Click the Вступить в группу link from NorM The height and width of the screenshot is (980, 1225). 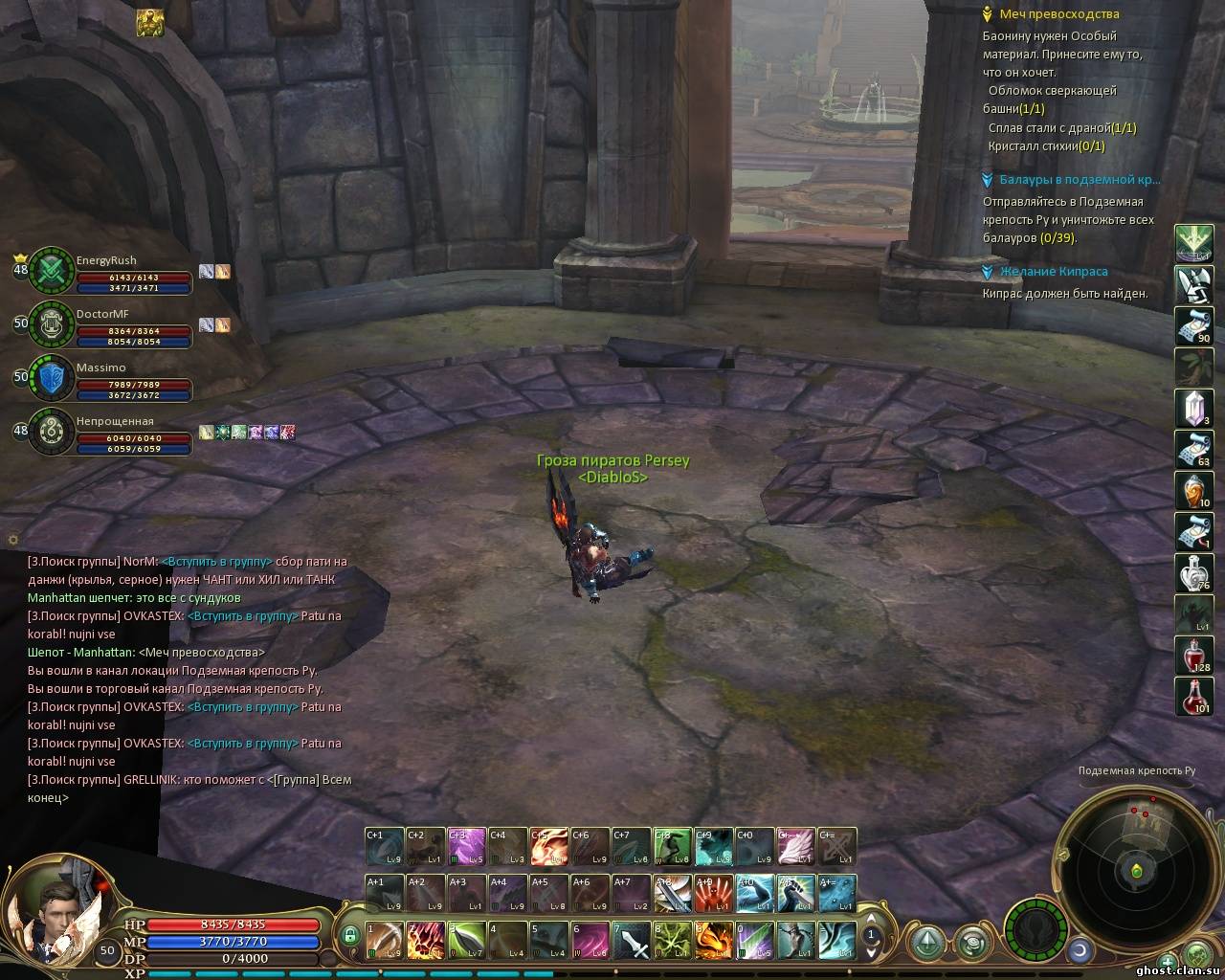(x=216, y=562)
